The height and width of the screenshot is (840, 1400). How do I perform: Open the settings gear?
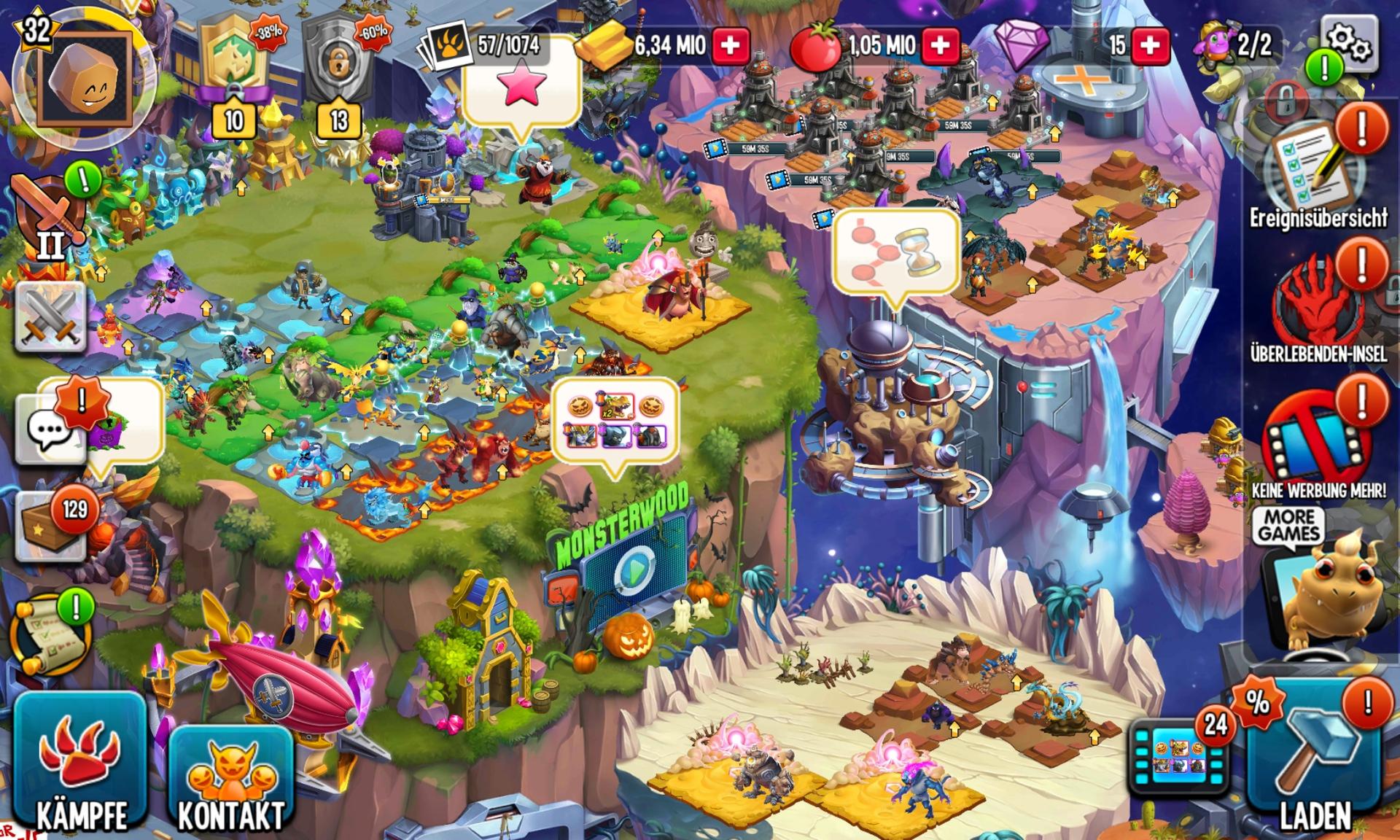click(1350, 43)
